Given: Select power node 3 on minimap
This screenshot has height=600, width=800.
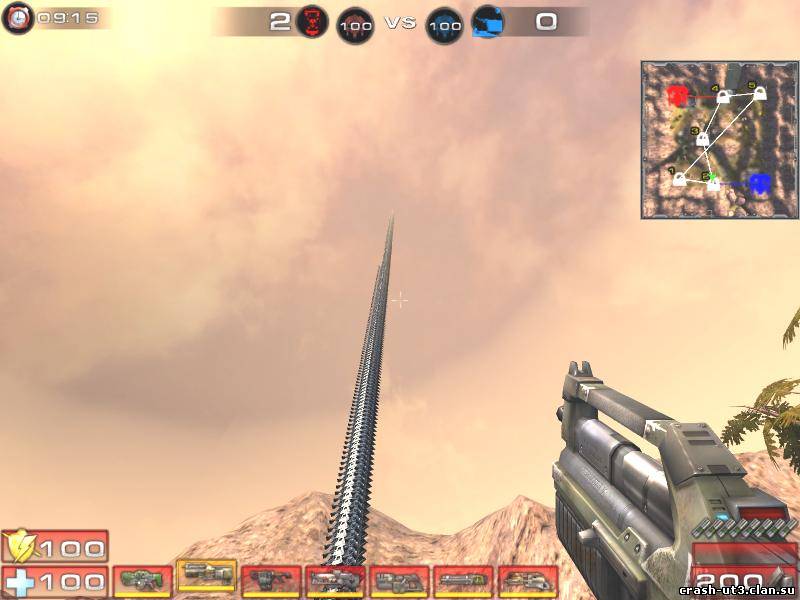Looking at the screenshot, I should [x=702, y=139].
